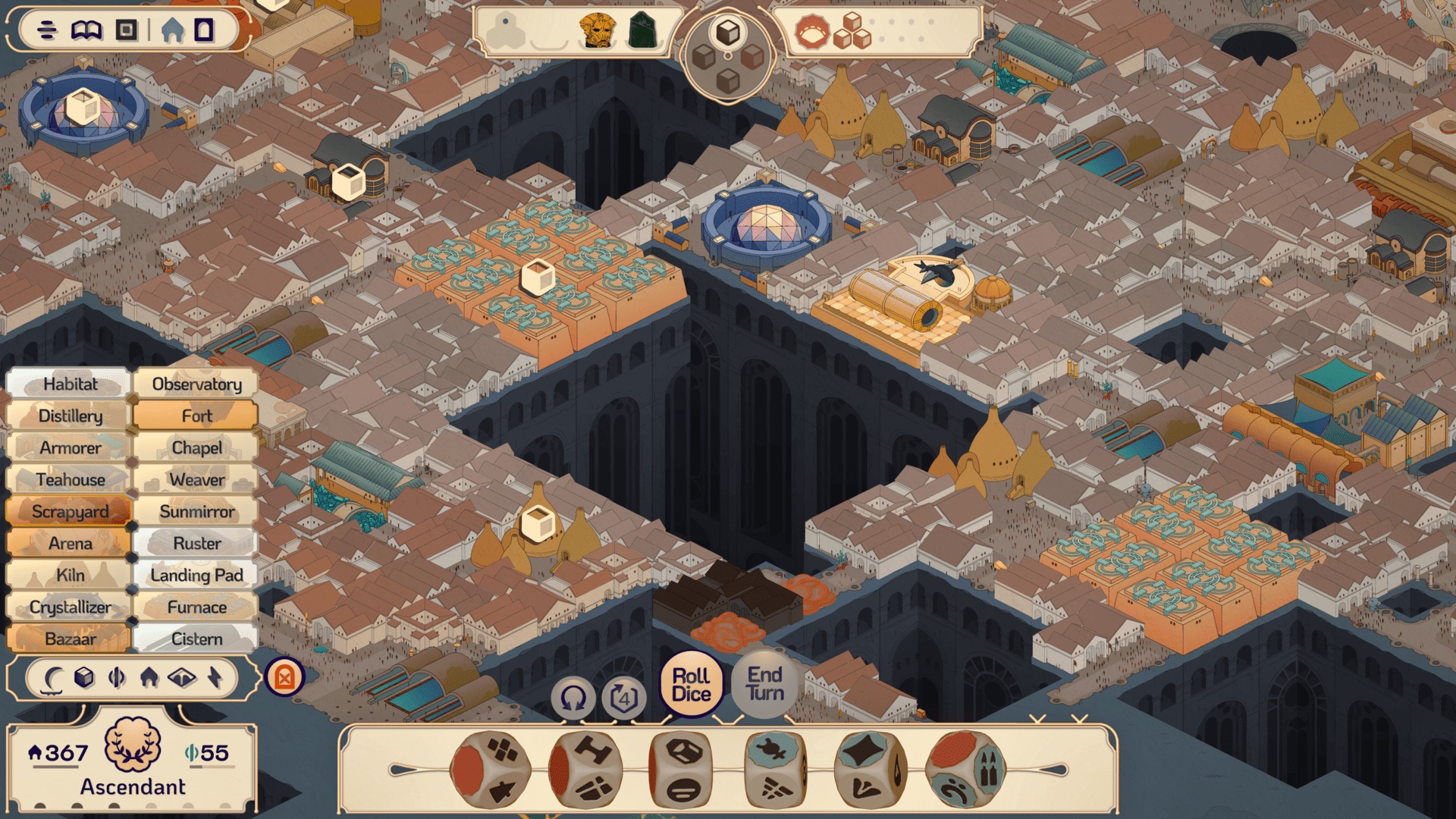This screenshot has width=1456, height=819.
Task: Open the book codex icon
Action: (x=86, y=30)
